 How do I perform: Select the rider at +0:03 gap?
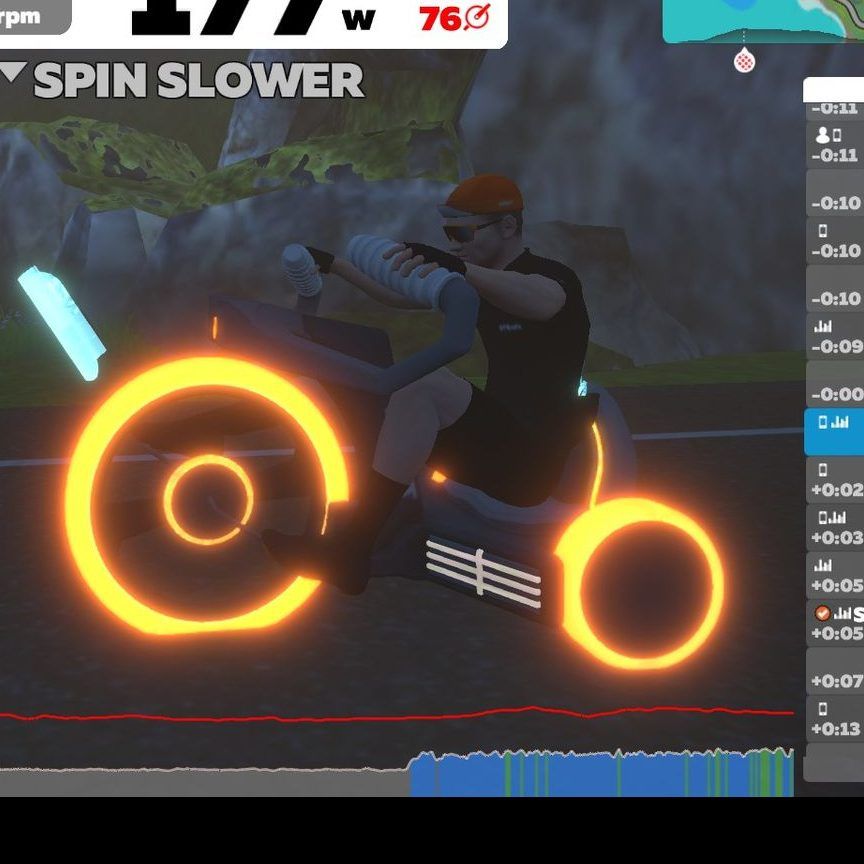pyautogui.click(x=834, y=528)
